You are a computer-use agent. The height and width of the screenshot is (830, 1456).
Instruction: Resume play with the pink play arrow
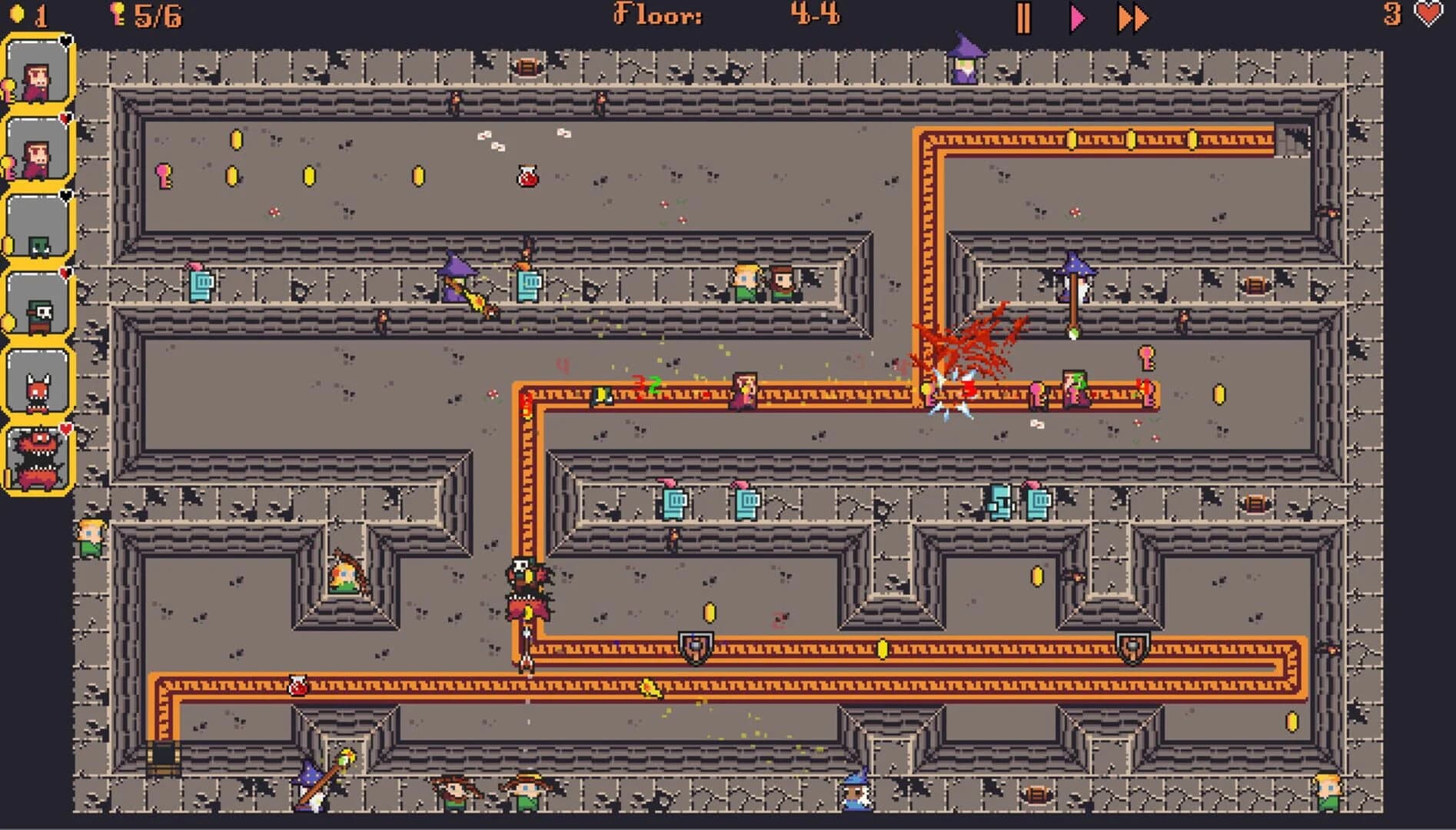pyautogui.click(x=1076, y=17)
